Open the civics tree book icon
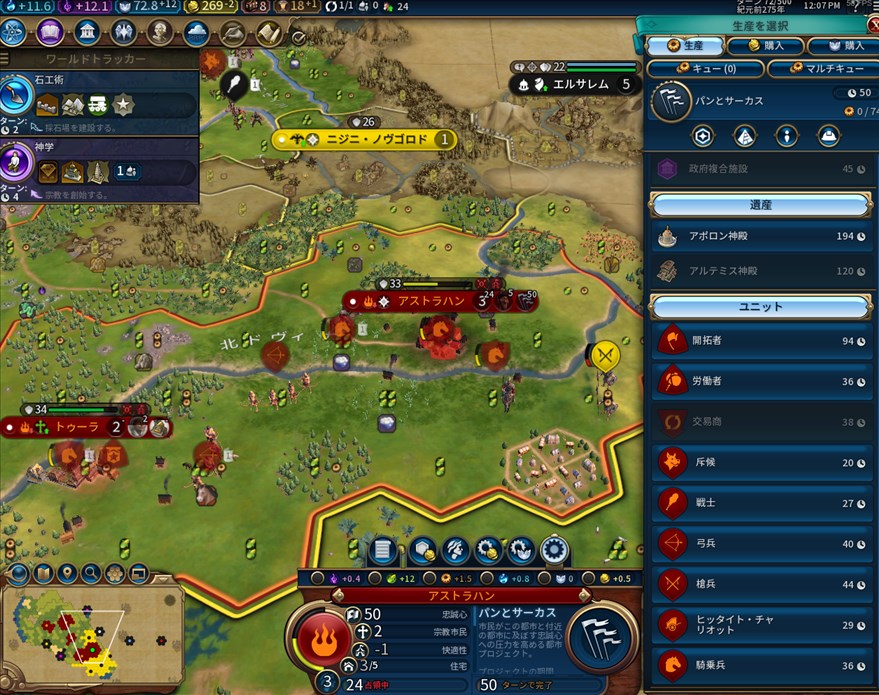The image size is (879, 695). (50, 33)
